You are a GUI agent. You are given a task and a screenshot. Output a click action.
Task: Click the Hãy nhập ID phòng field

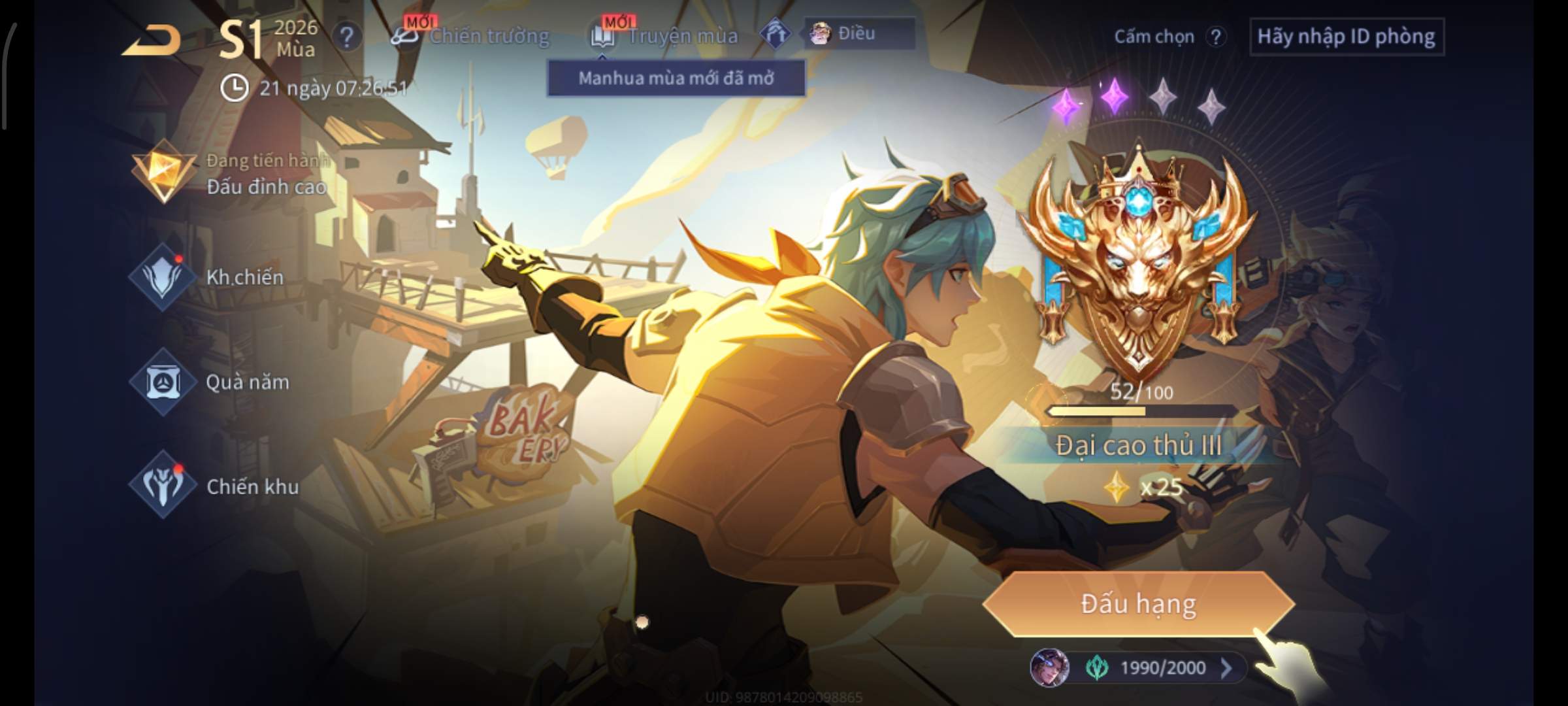pyautogui.click(x=1346, y=37)
